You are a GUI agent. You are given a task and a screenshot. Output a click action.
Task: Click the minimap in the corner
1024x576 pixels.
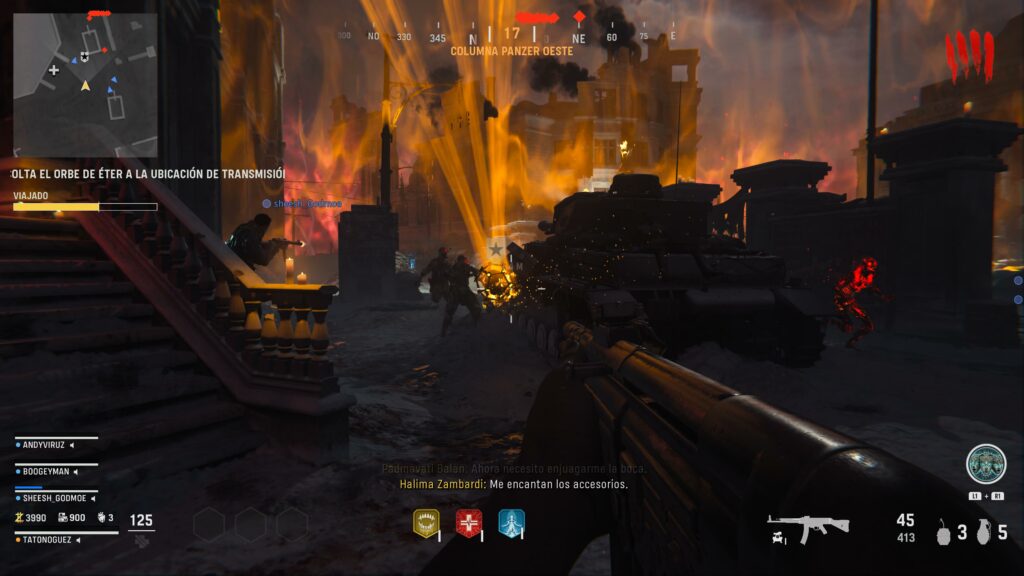85,85
